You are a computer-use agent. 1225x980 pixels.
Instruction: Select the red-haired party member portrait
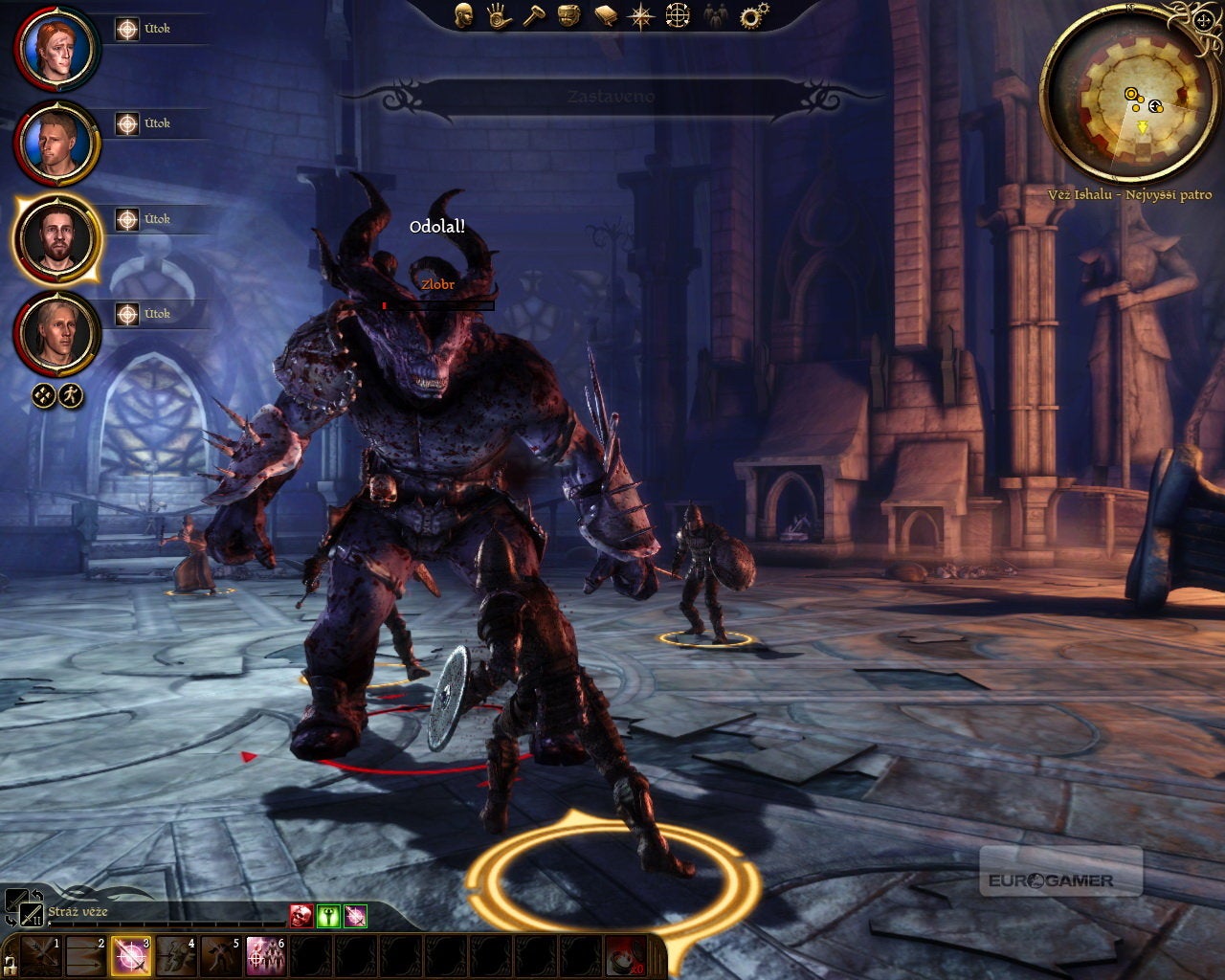56,48
